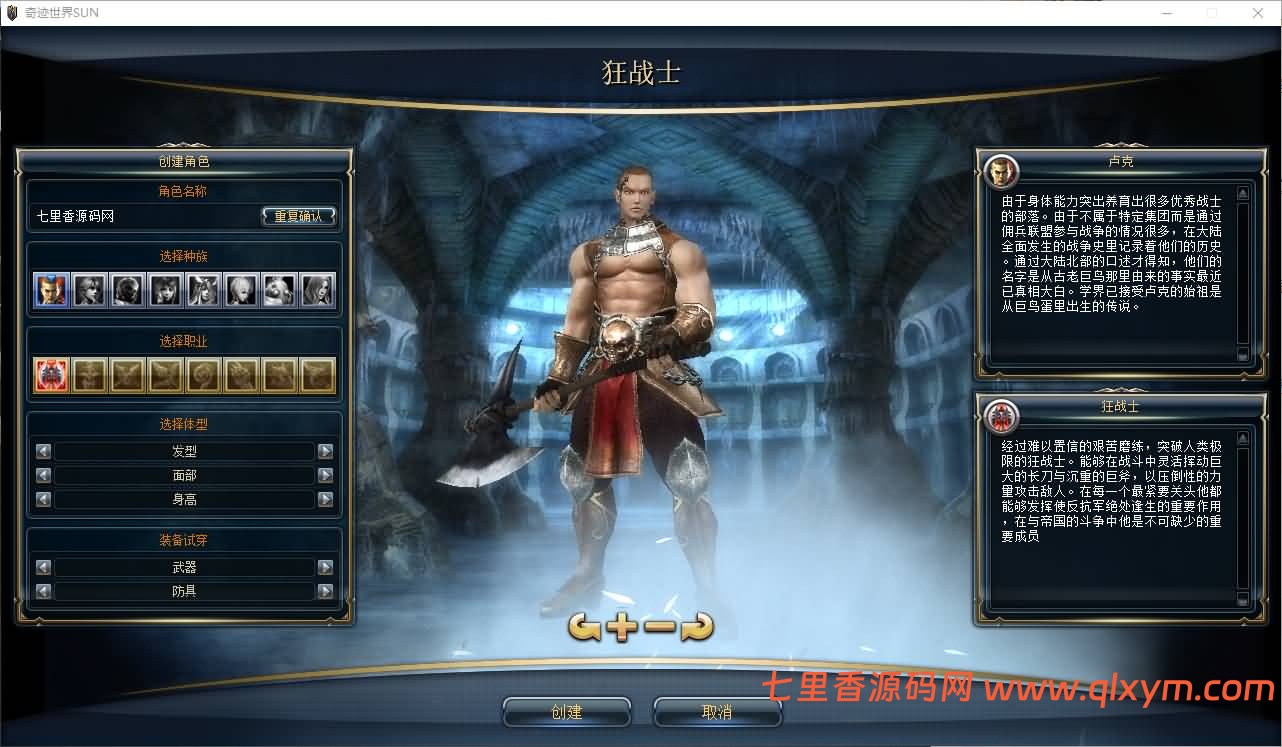Choose the second race portrait in 选择种族
Image resolution: width=1282 pixels, height=747 pixels.
(89, 290)
